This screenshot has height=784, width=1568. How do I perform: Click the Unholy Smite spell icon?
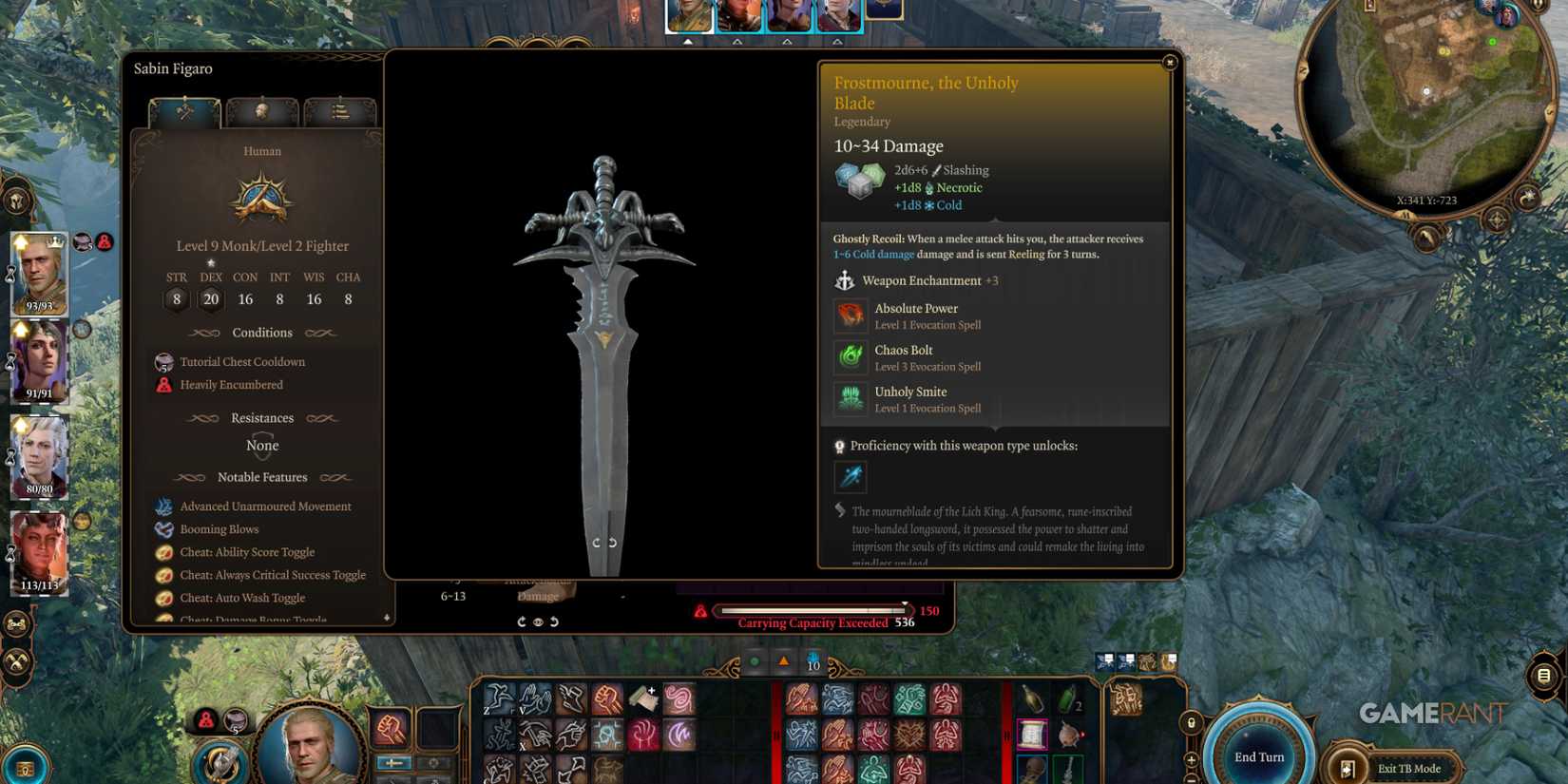[851, 399]
